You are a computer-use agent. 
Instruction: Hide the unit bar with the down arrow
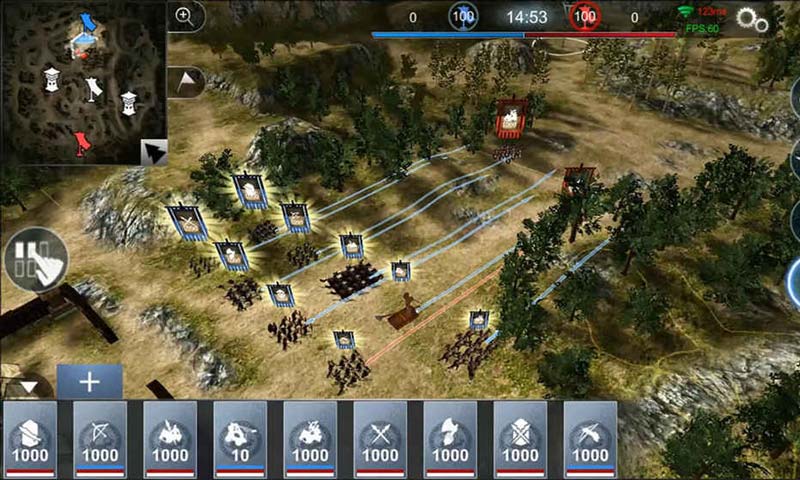pos(27,386)
